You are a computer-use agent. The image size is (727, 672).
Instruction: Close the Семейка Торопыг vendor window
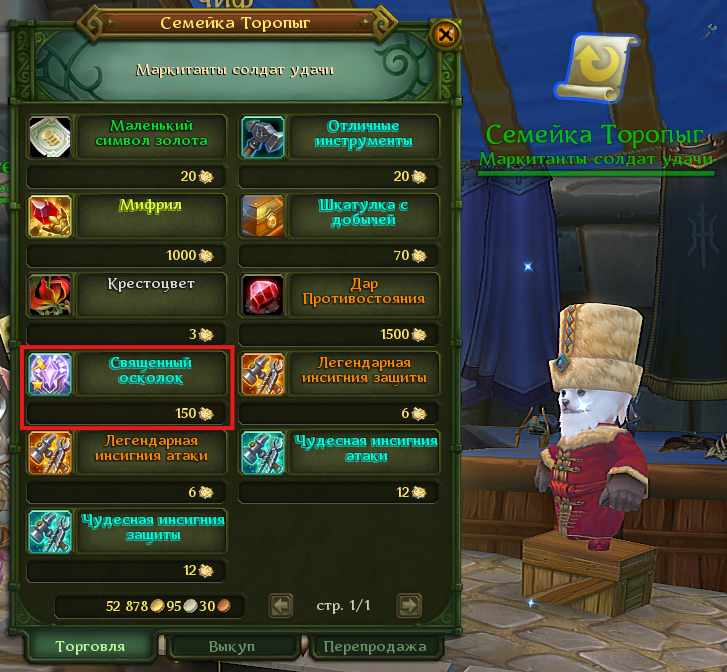point(446,35)
